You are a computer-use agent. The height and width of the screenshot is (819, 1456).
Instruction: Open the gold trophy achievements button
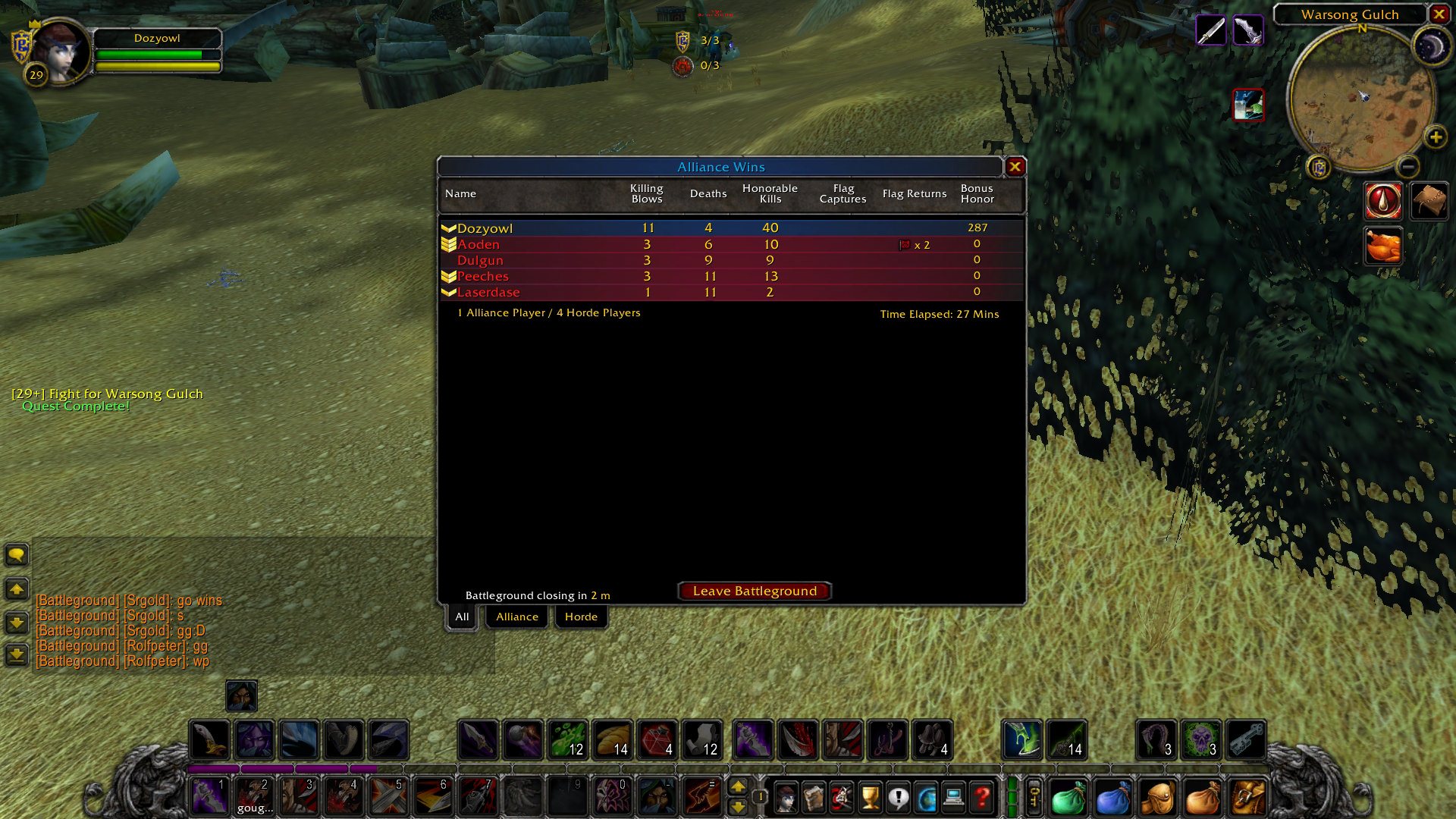(x=871, y=798)
